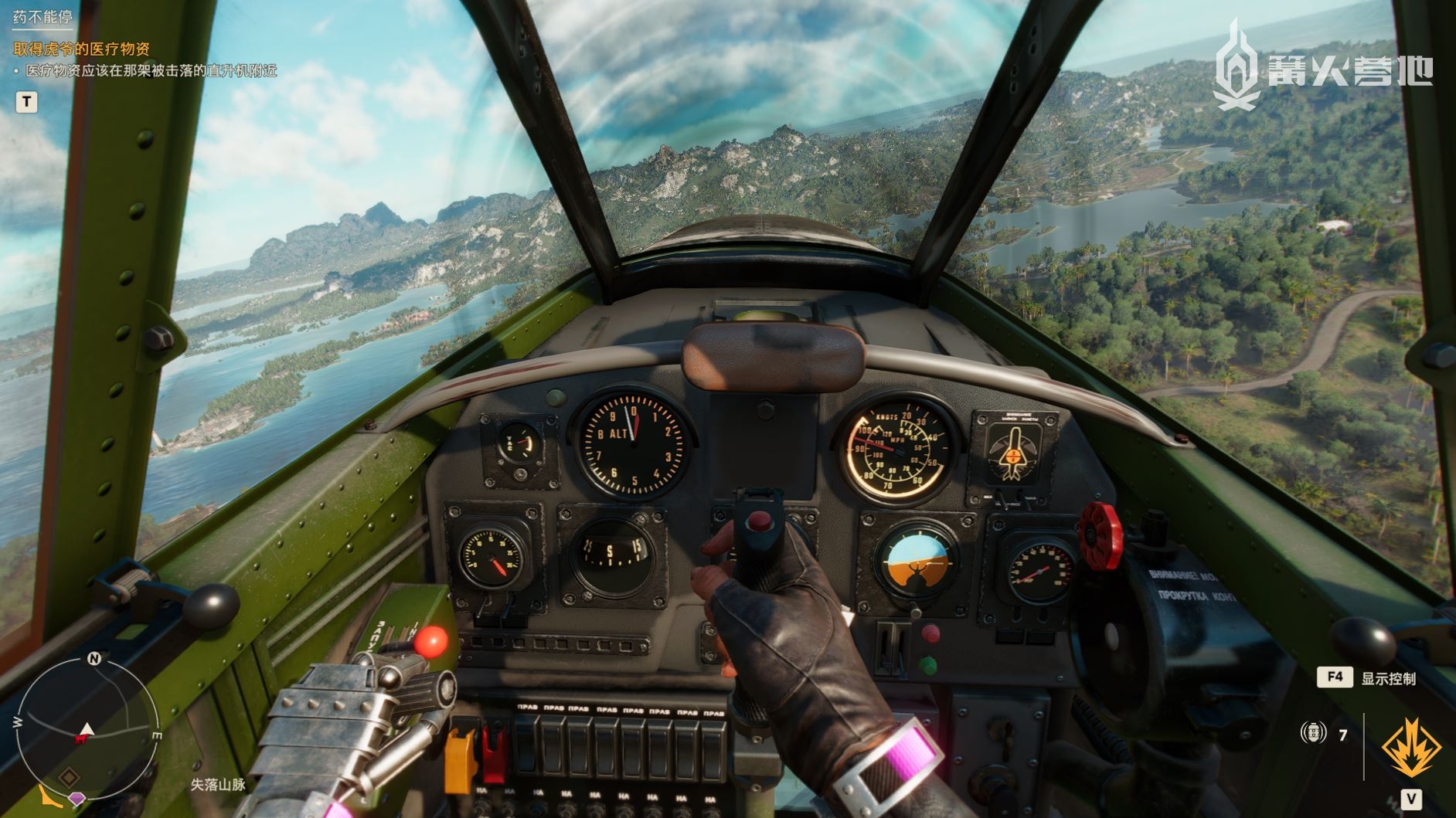Click the purple diamond marker on minimap edge
The image size is (1456, 818).
(77, 799)
